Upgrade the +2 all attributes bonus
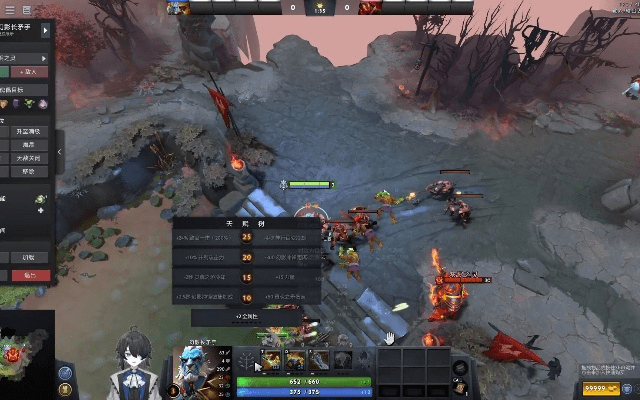Viewport: 640px width, 400px height. click(246, 316)
